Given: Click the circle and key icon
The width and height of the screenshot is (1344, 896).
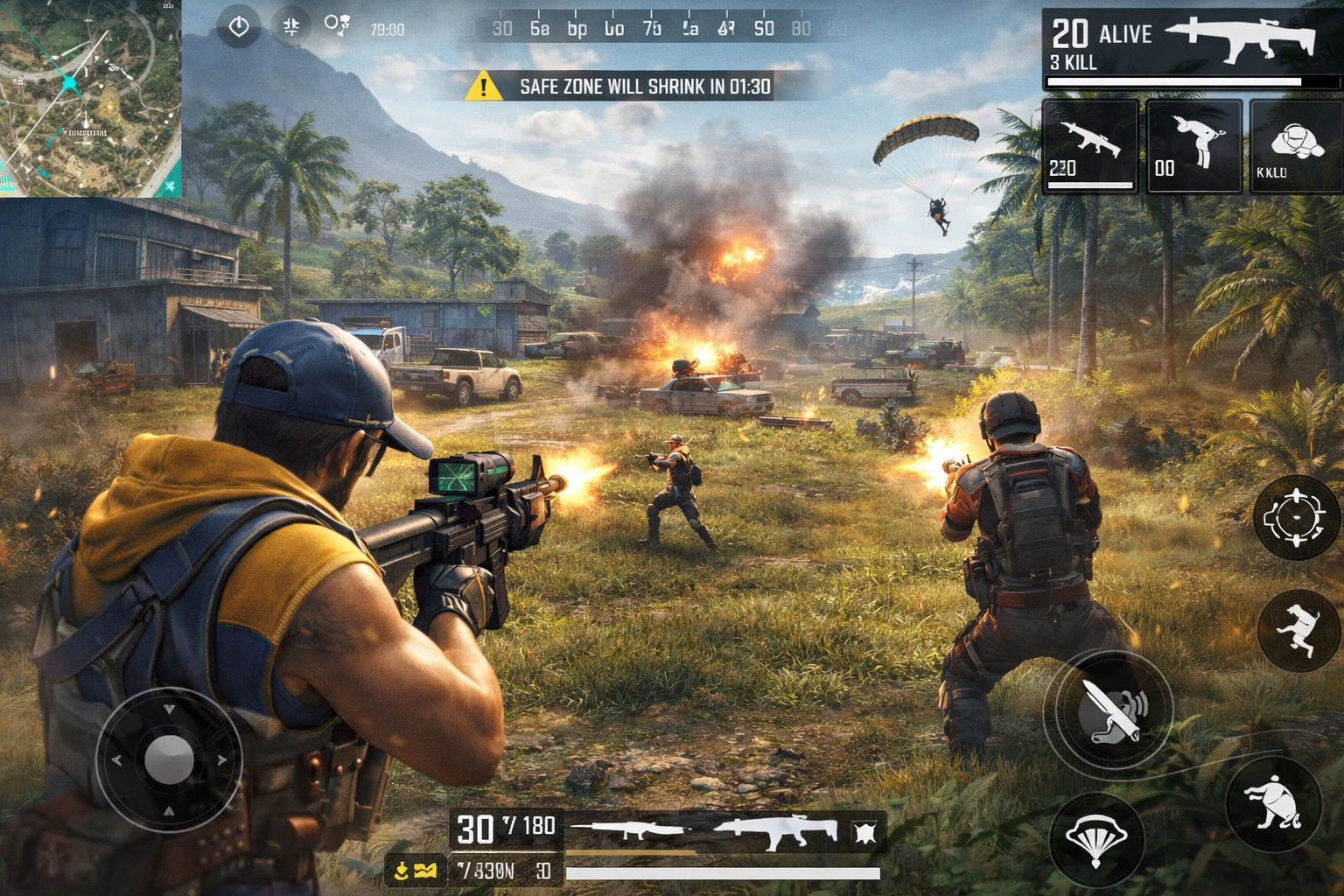Looking at the screenshot, I should [x=337, y=25].
